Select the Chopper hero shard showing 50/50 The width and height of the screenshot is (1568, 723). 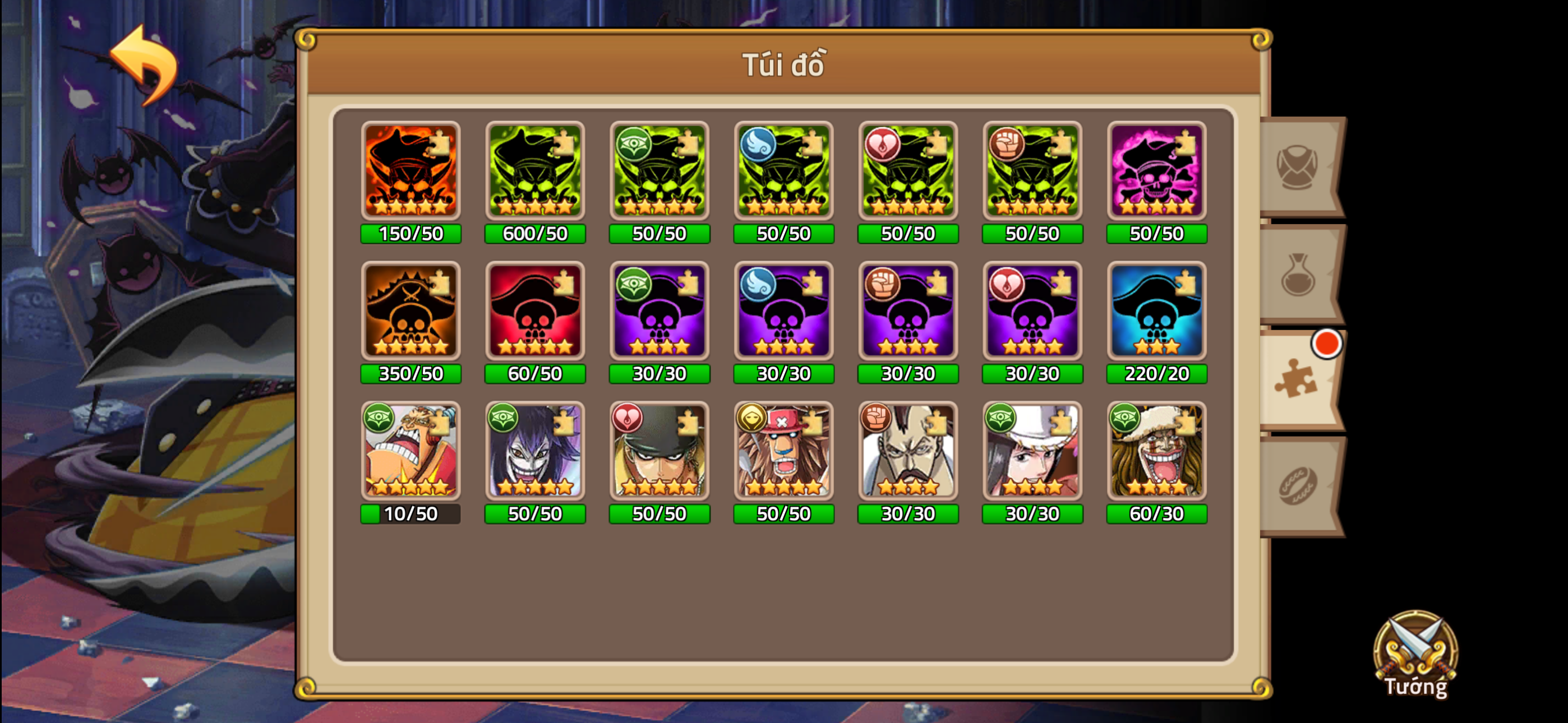[783, 452]
